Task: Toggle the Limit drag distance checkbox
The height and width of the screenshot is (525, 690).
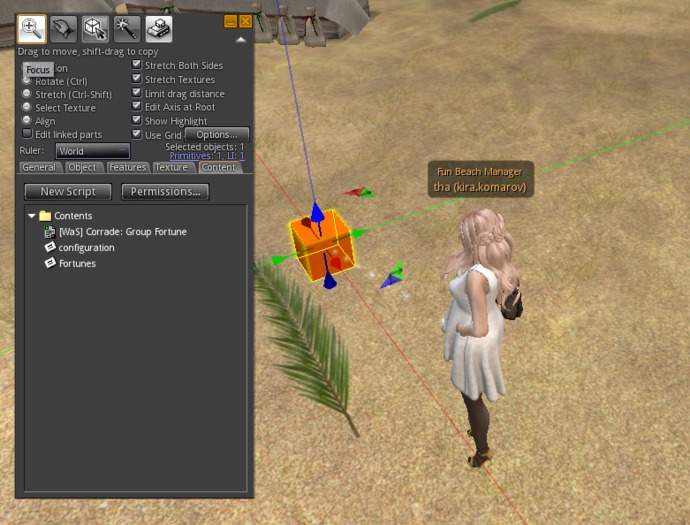Action: tap(138, 94)
